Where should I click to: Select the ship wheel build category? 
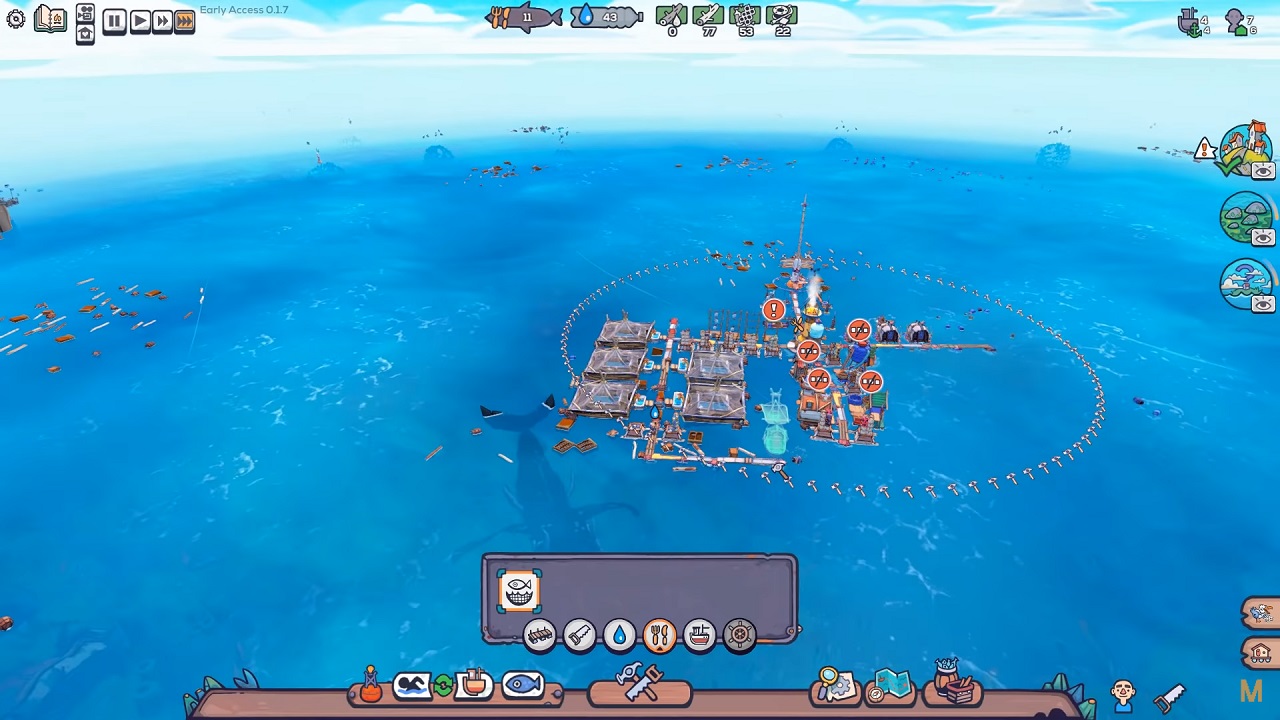pos(739,635)
